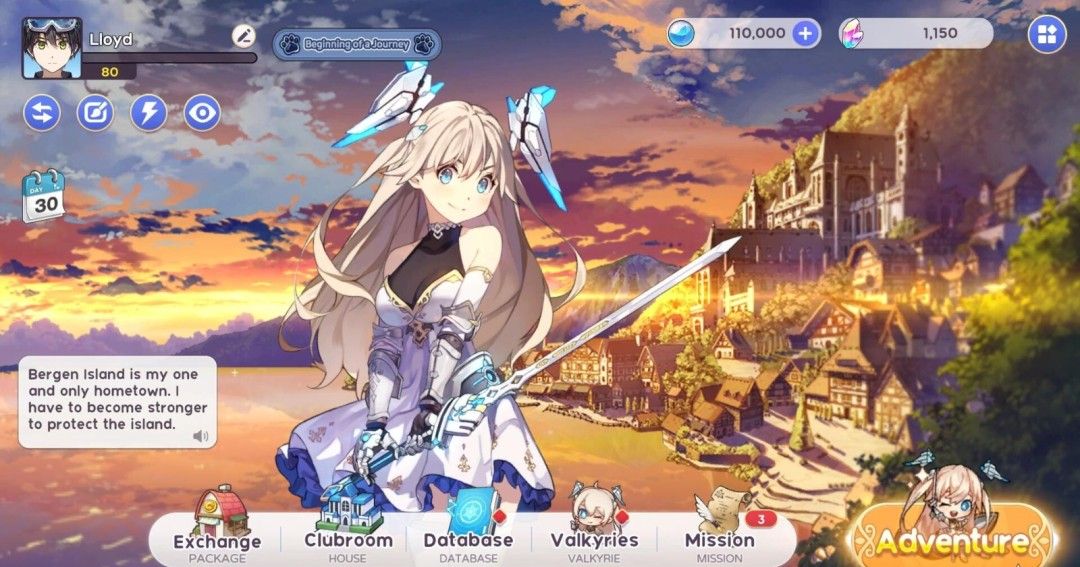Open the Day 30 calendar

coord(43,195)
